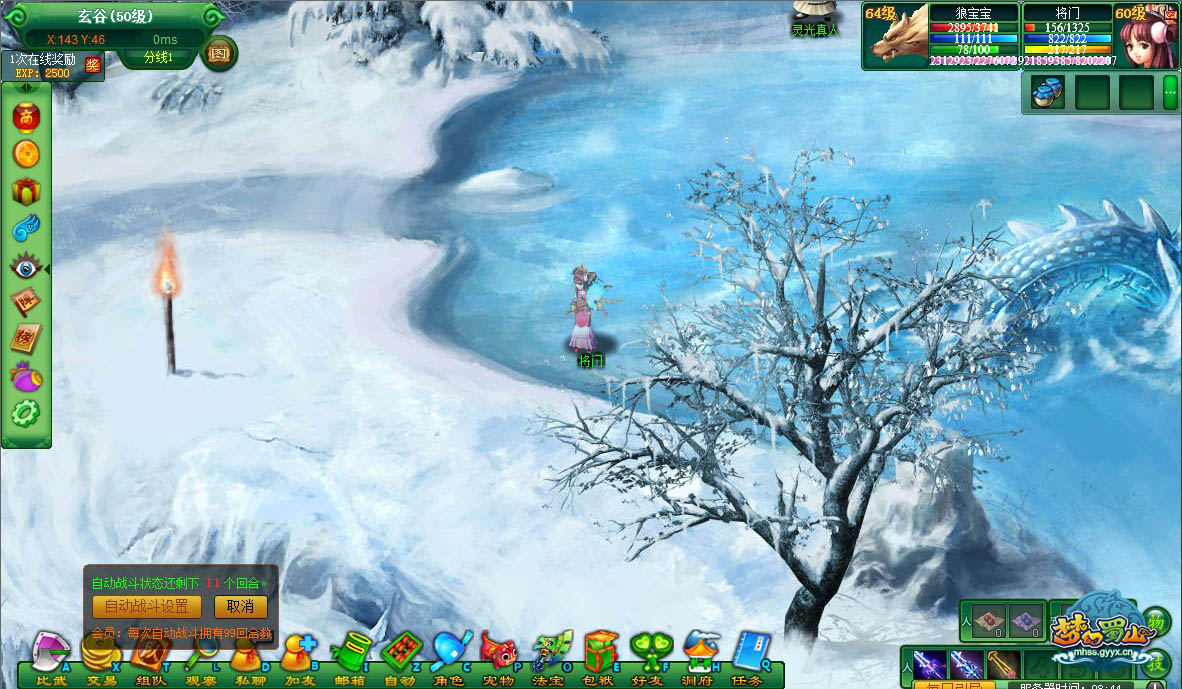
Task: Show the 好友 friends list
Action: (649, 656)
